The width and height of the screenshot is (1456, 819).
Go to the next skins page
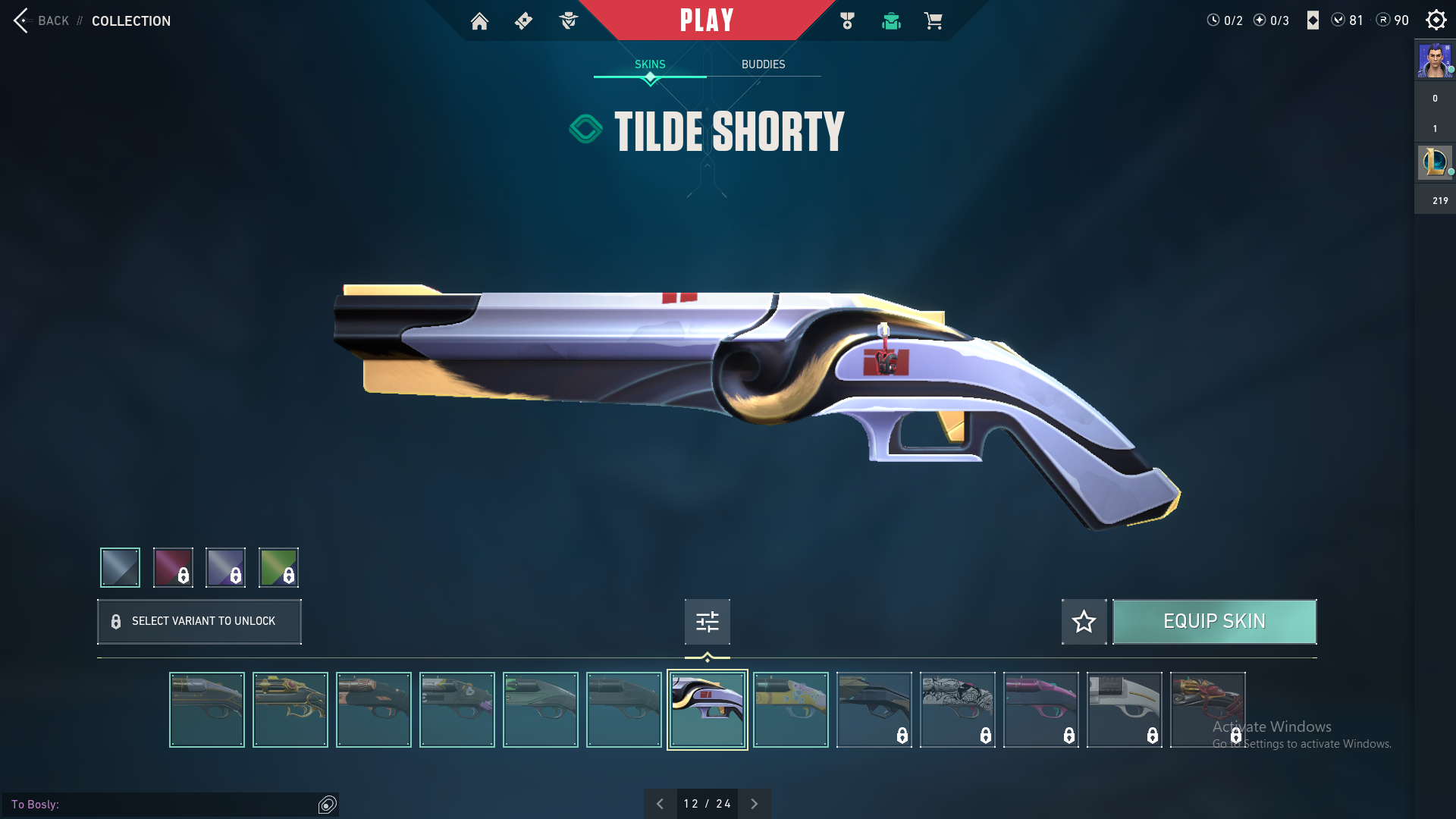[754, 804]
